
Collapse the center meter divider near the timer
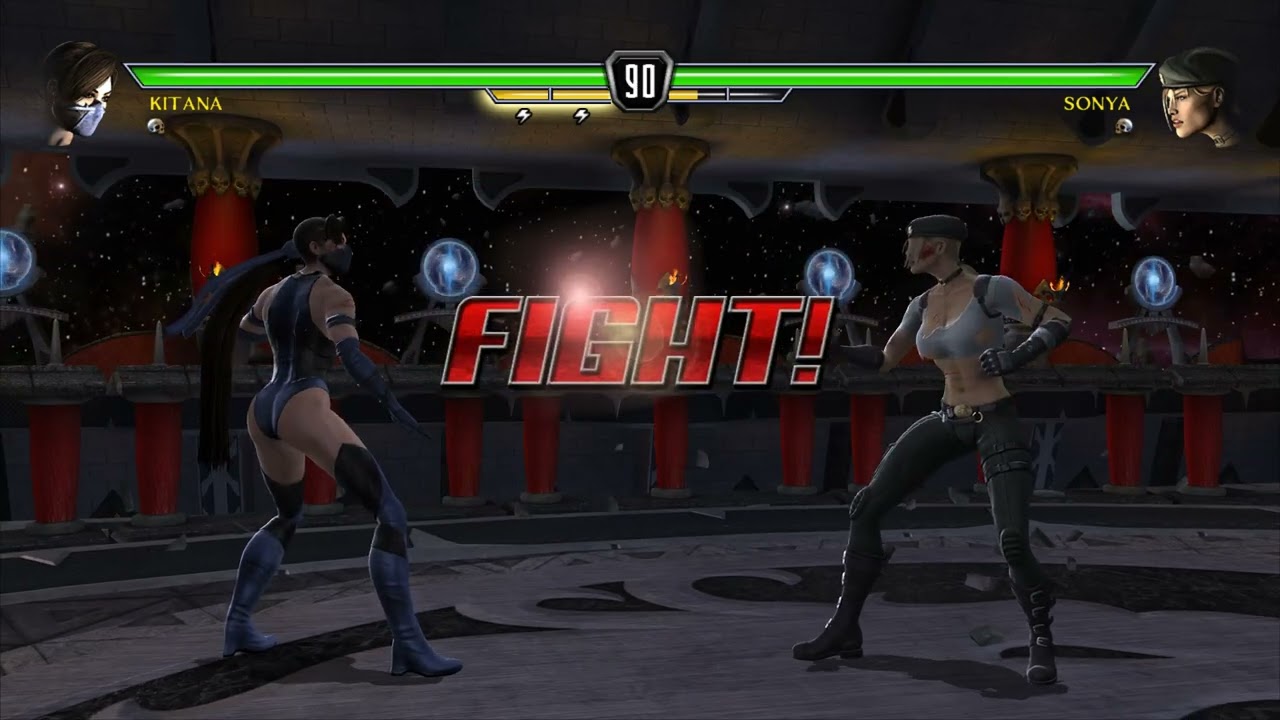(640, 95)
